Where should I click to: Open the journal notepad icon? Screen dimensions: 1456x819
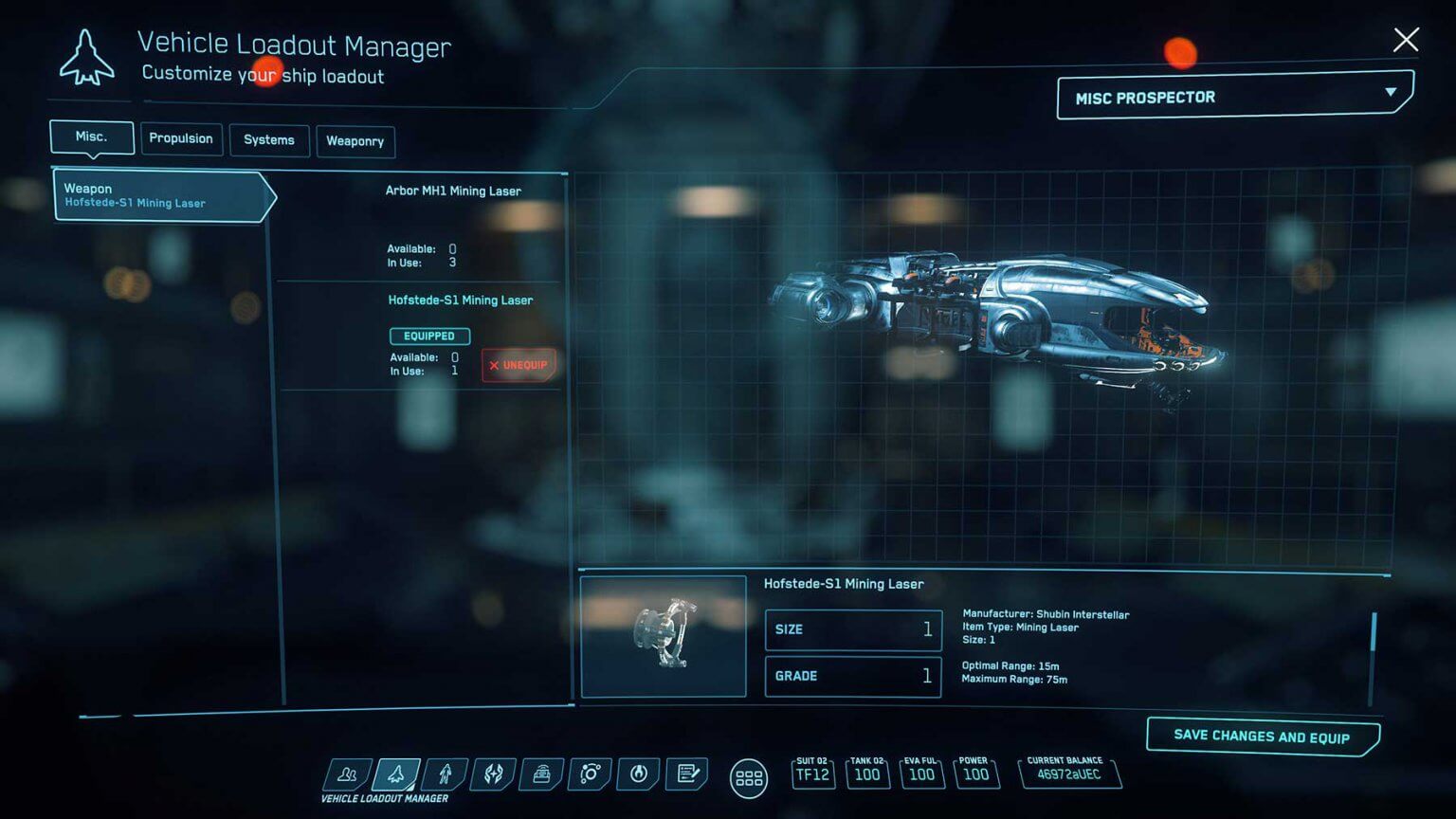pos(685,776)
